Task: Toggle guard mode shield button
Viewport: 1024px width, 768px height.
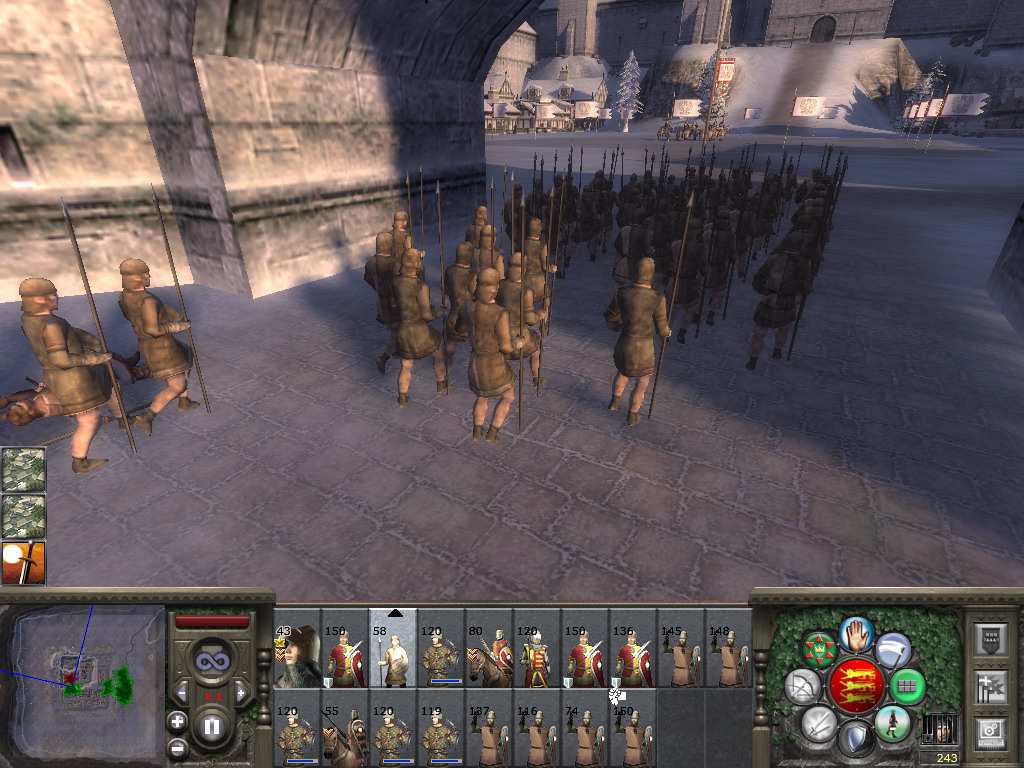Action: pos(855,740)
